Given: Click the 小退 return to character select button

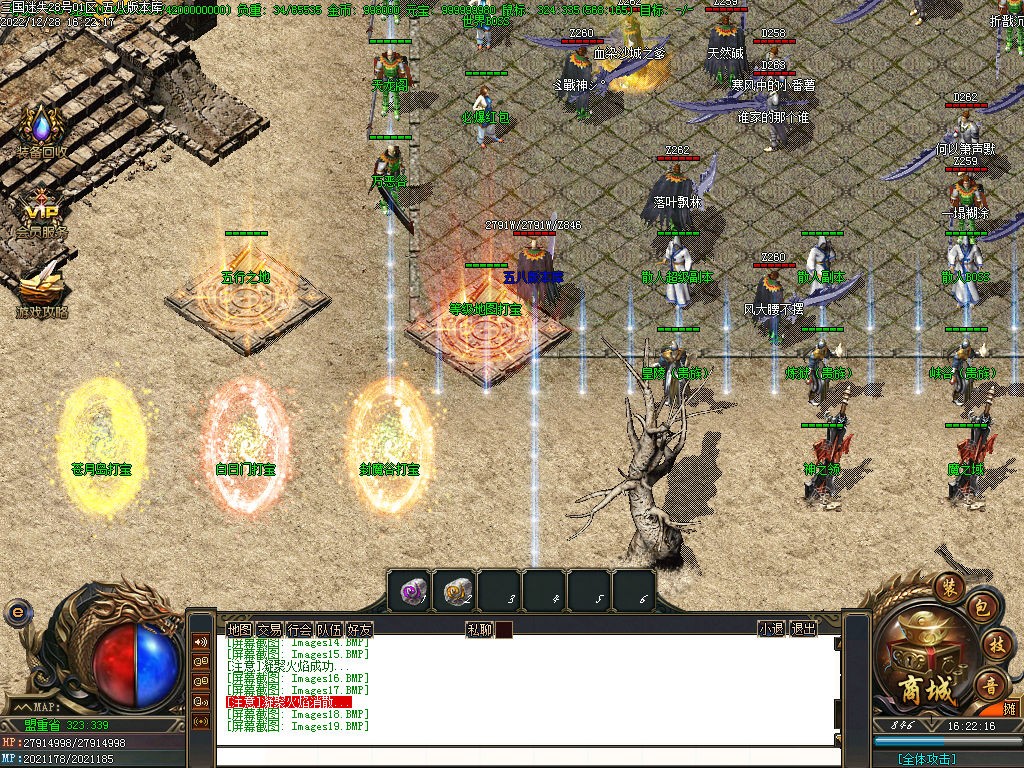Looking at the screenshot, I should click(x=771, y=629).
